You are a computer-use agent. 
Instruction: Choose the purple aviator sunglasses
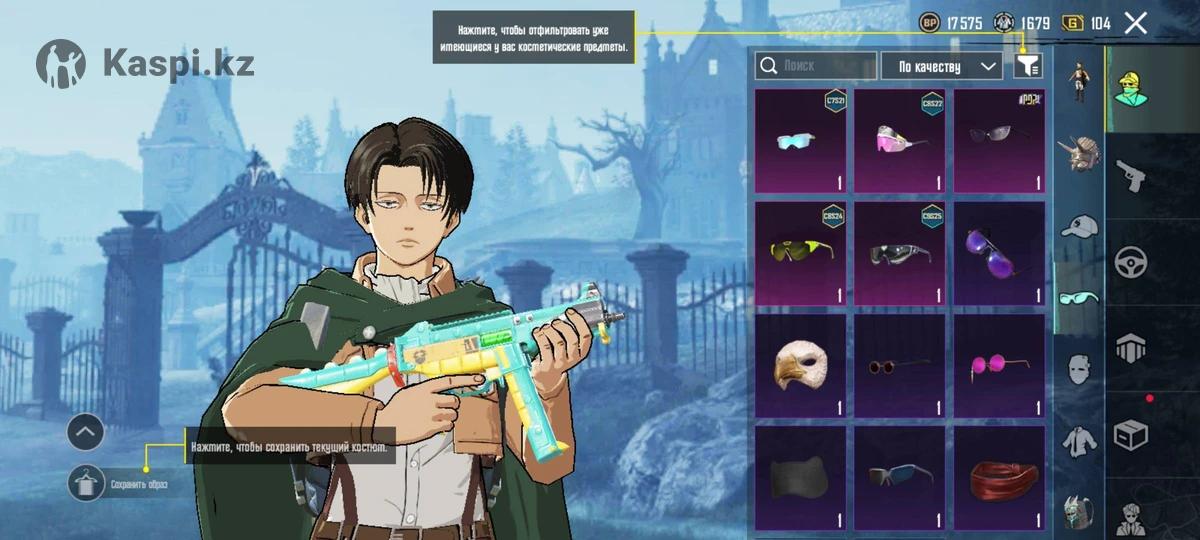point(998,253)
